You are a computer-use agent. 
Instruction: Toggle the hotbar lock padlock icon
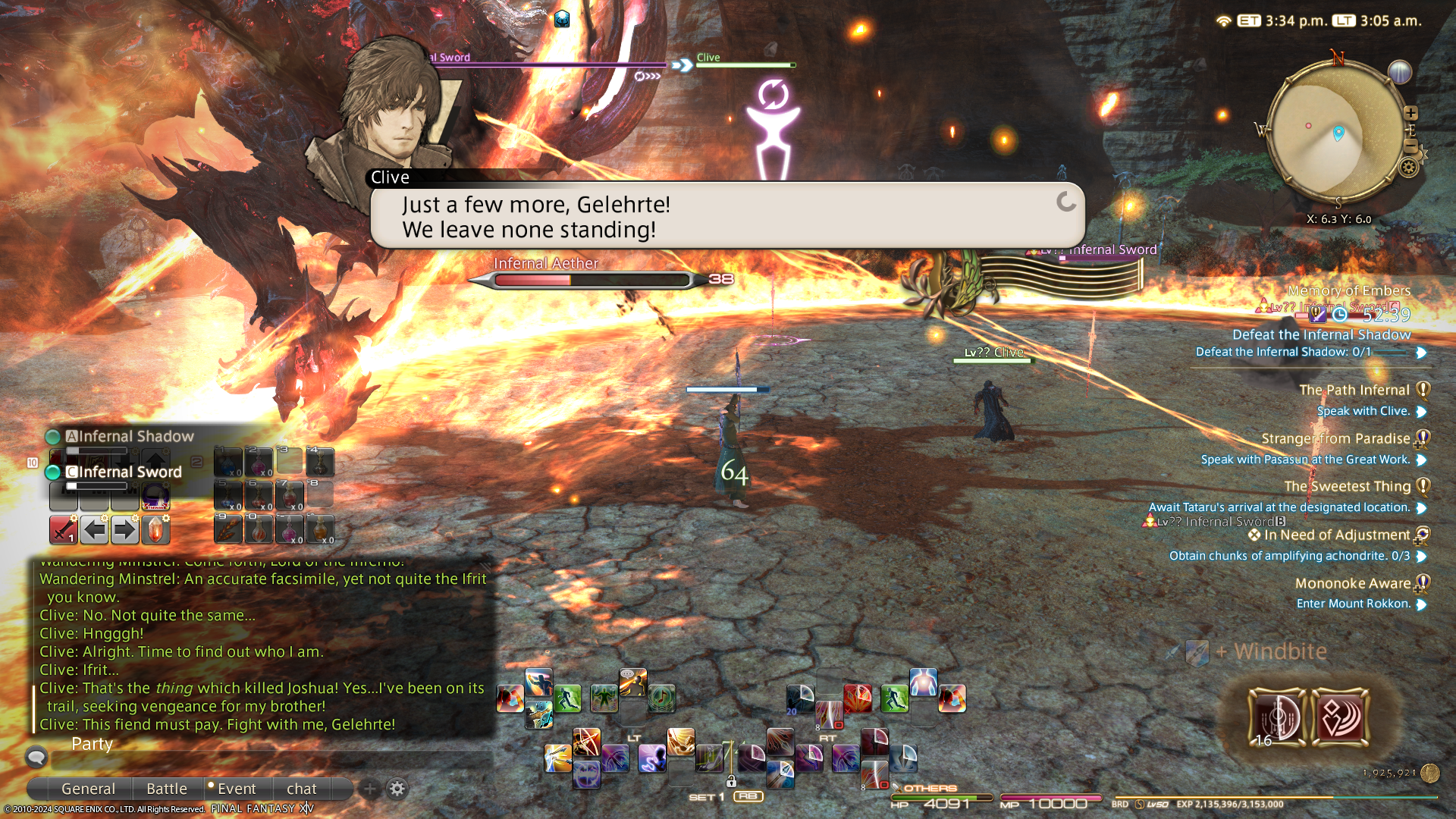[731, 781]
